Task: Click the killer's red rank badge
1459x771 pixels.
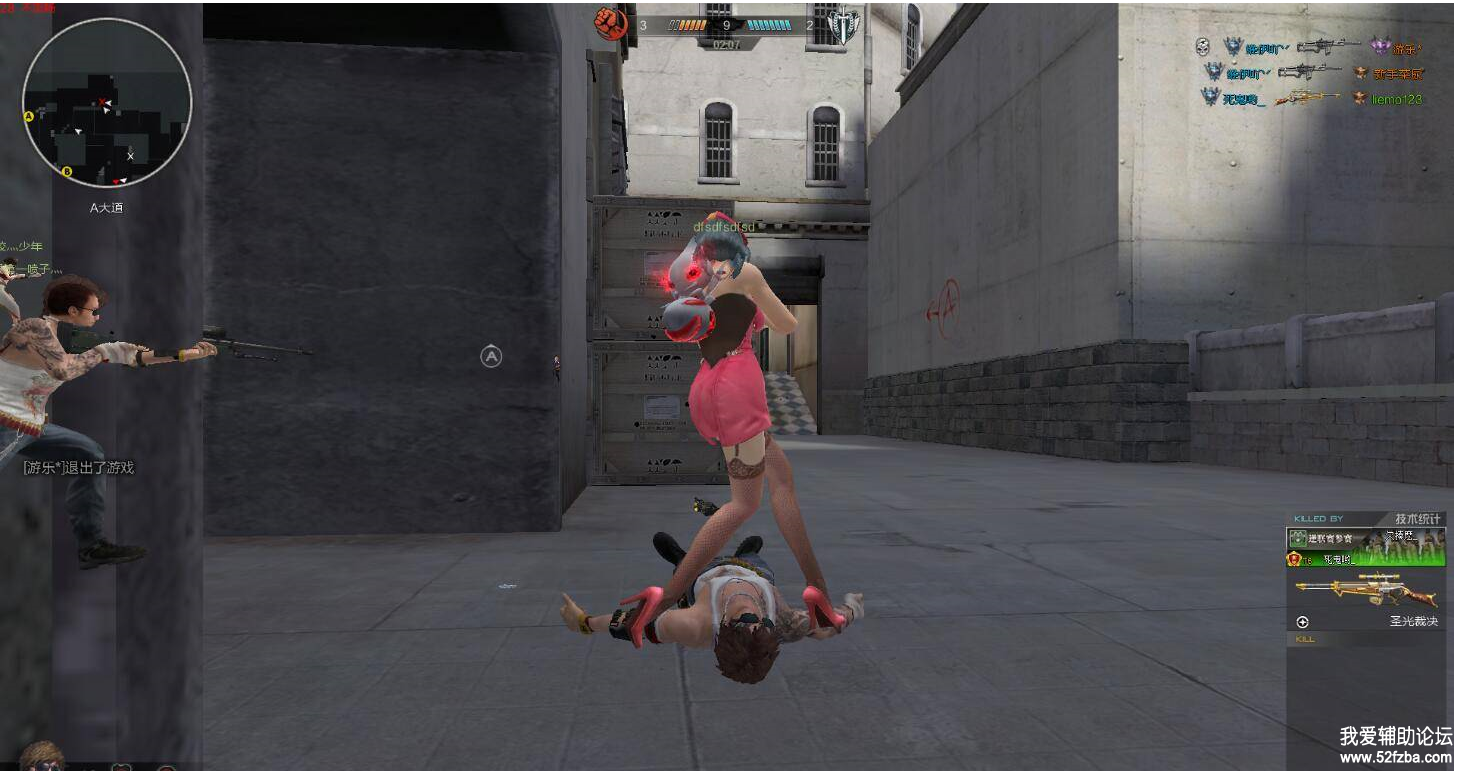Action: [x=1295, y=560]
